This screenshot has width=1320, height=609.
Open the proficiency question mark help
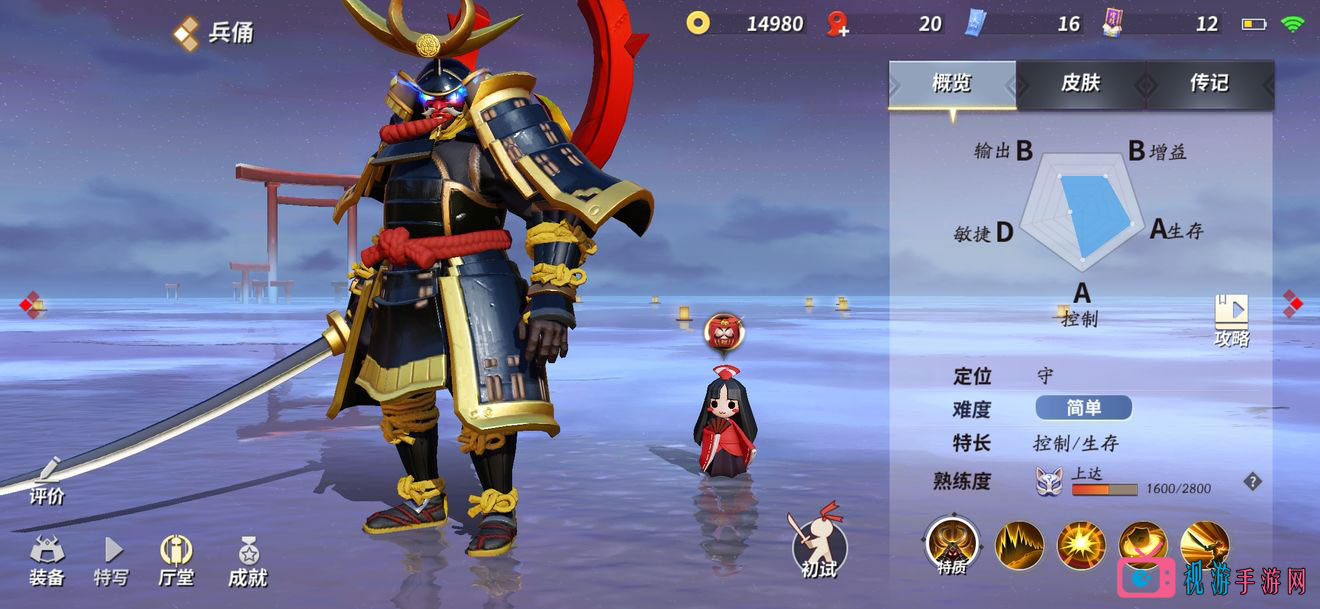tap(1252, 482)
